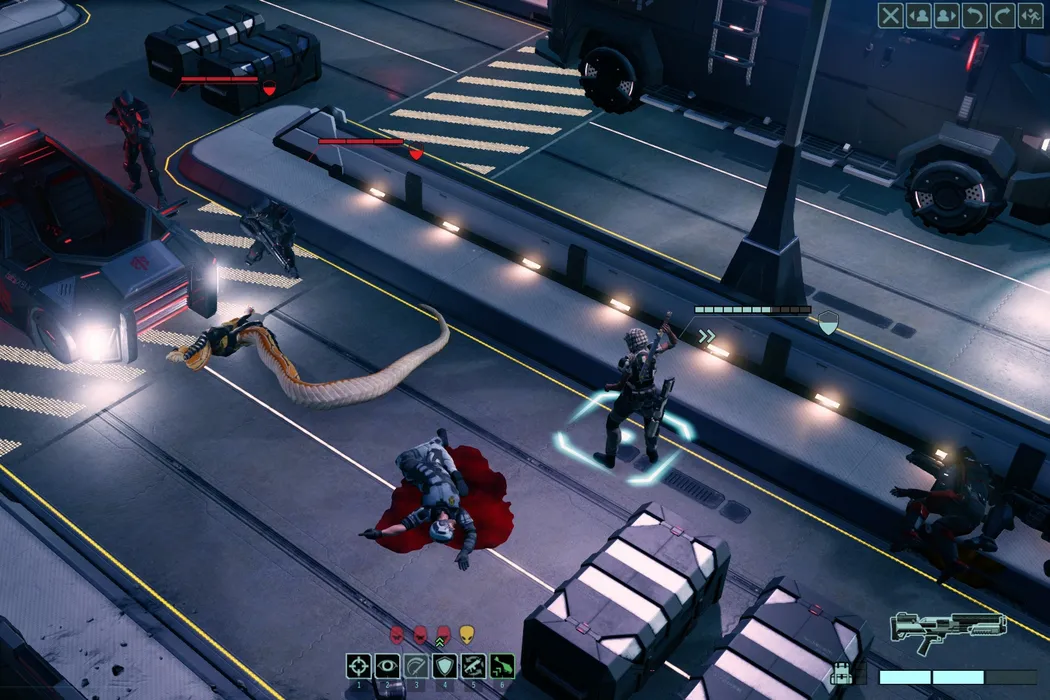Switch to the next soldier
Viewport: 1050px width, 700px height.
coord(945,15)
